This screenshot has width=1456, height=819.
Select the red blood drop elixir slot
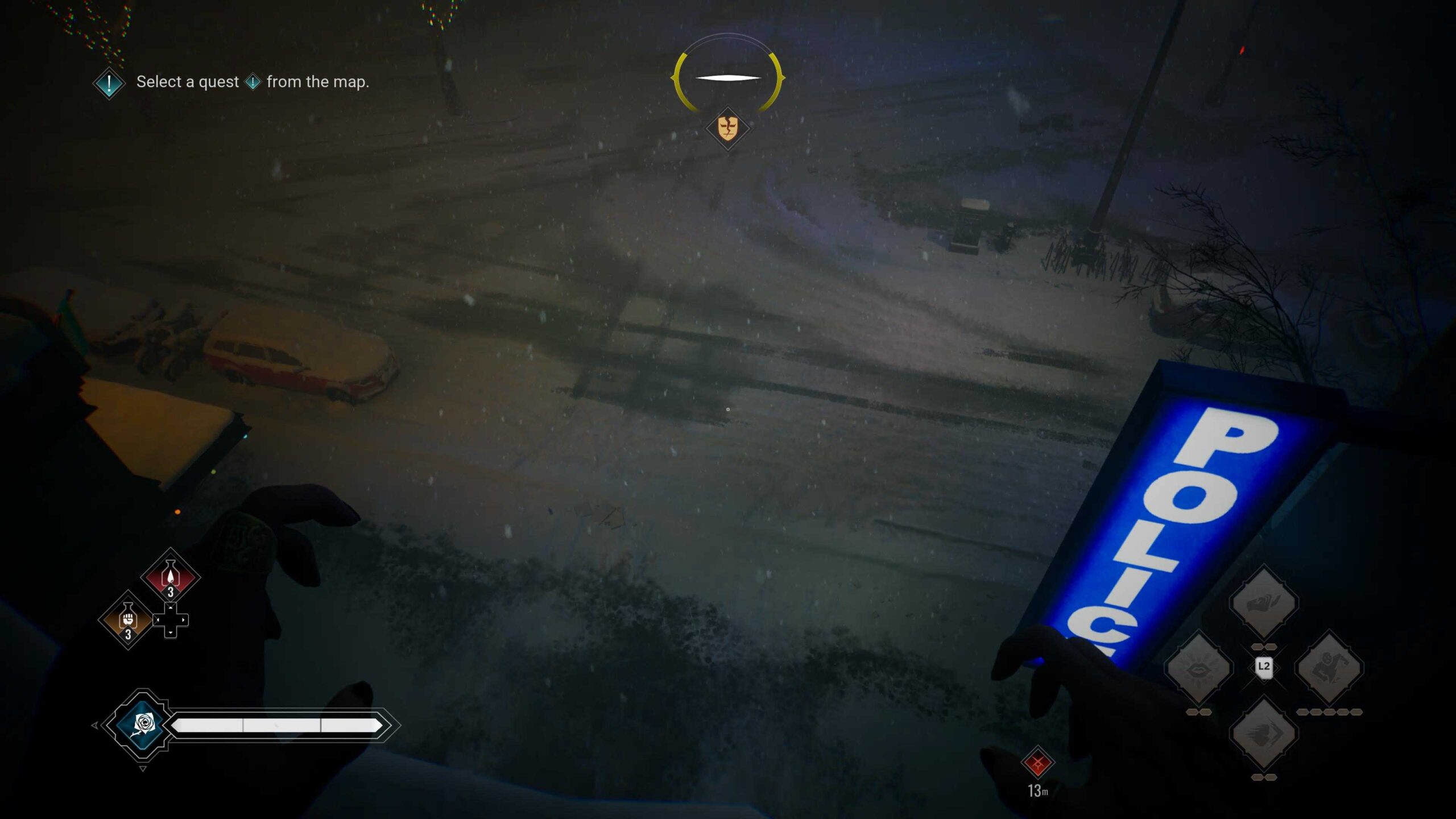170,577
